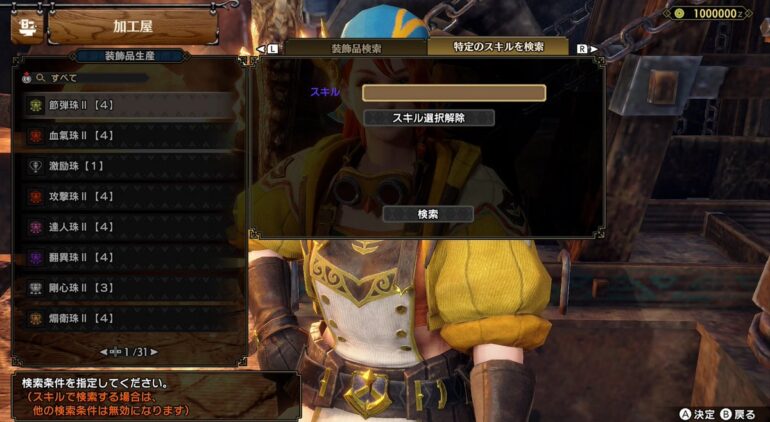Image resolution: width=770 pixels, height=422 pixels.
Task: Select the 爛衝珠II【4】 list entry
Action: click(128, 319)
